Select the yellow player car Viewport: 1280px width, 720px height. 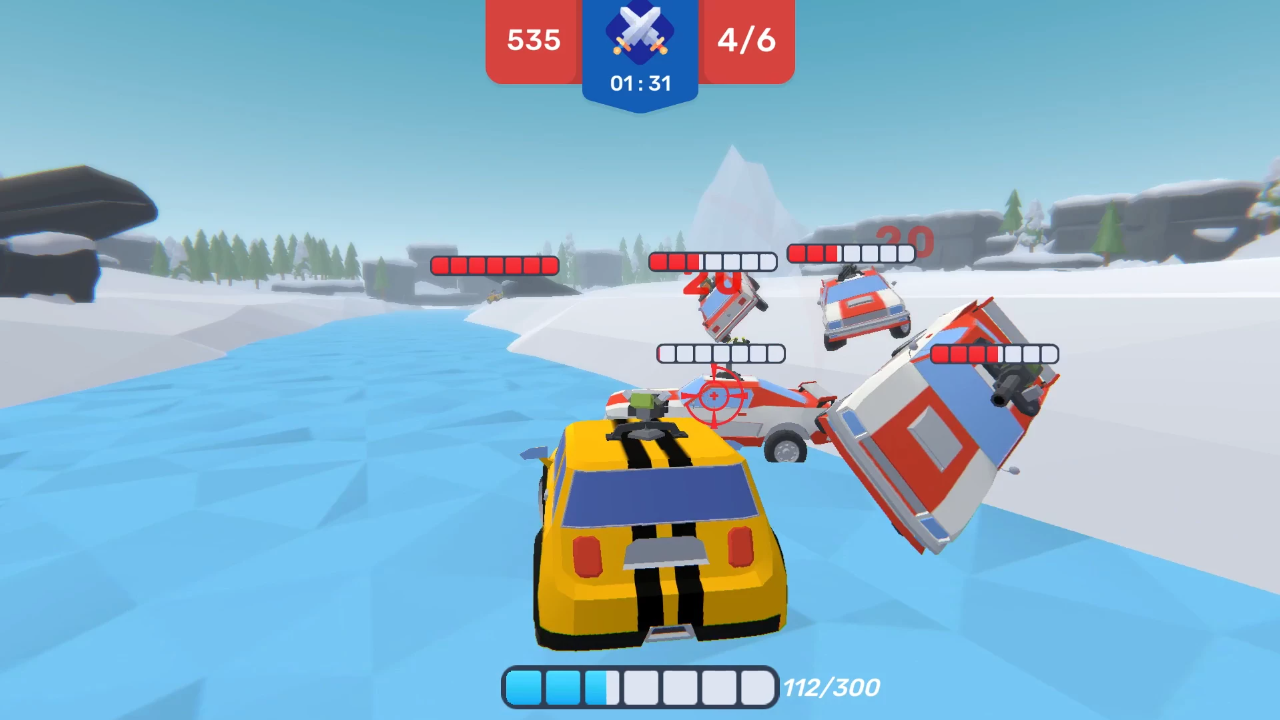coord(655,545)
